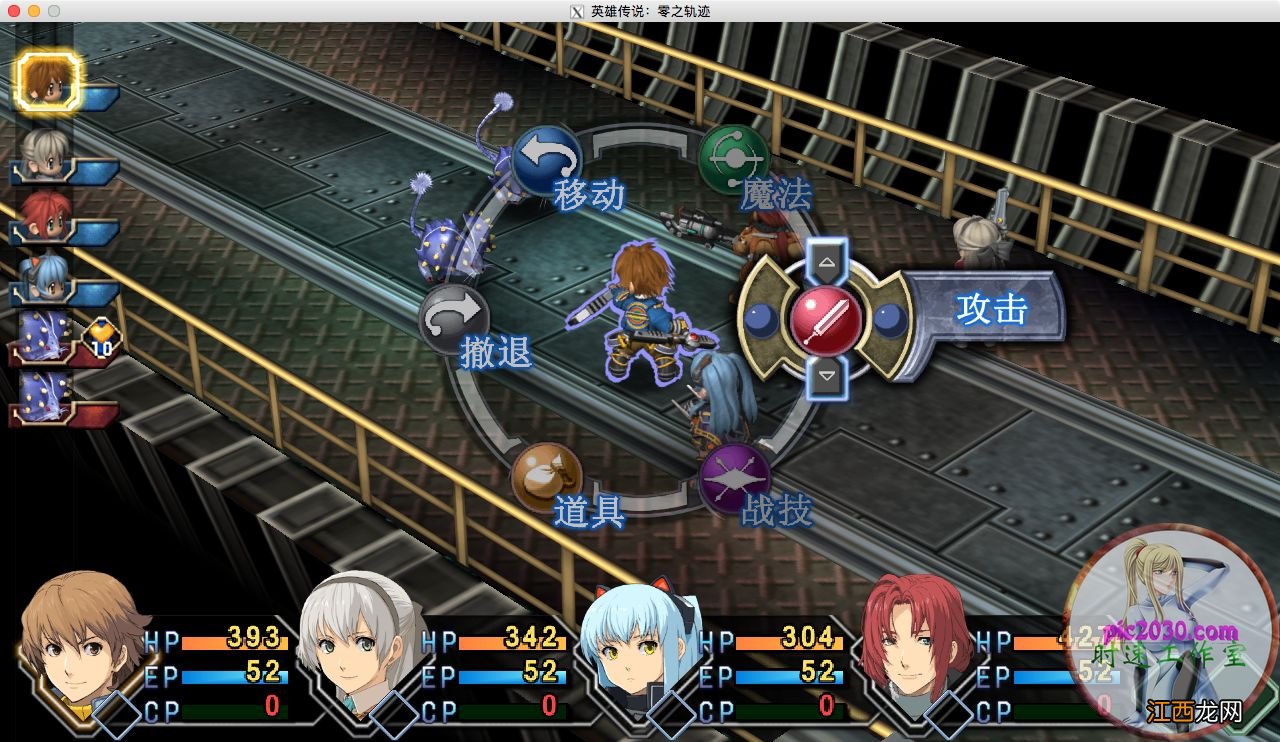
Task: Select the 移动 (Move) command
Action: coord(547,160)
